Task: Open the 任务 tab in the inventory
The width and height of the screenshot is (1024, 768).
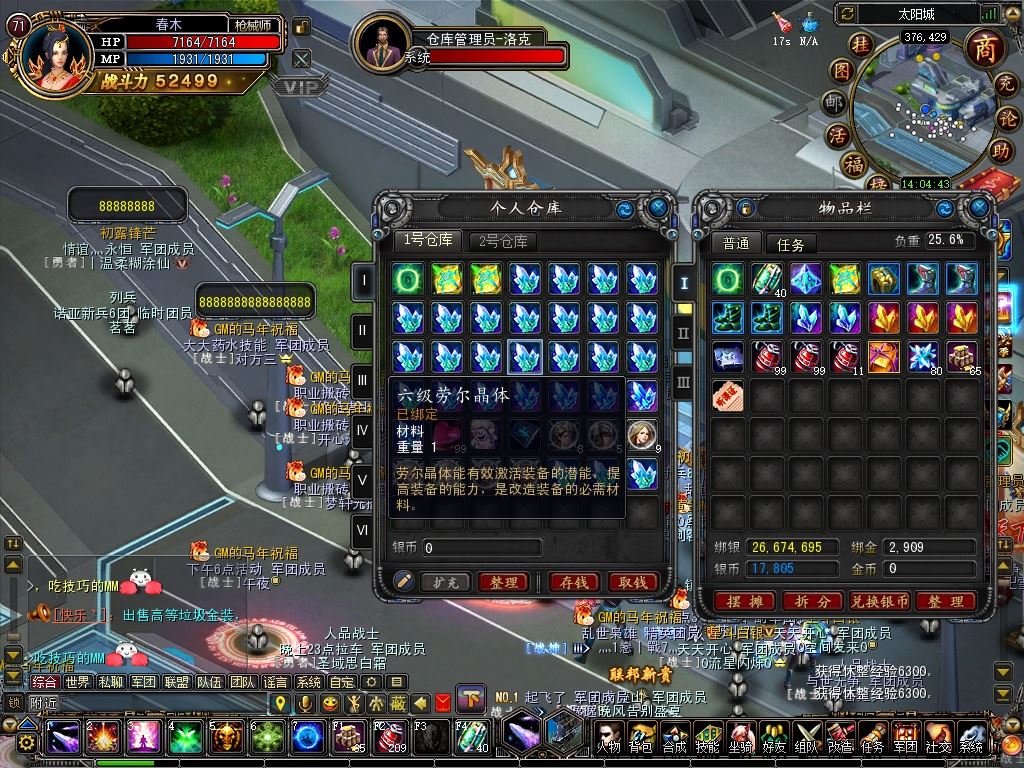Action: point(790,244)
